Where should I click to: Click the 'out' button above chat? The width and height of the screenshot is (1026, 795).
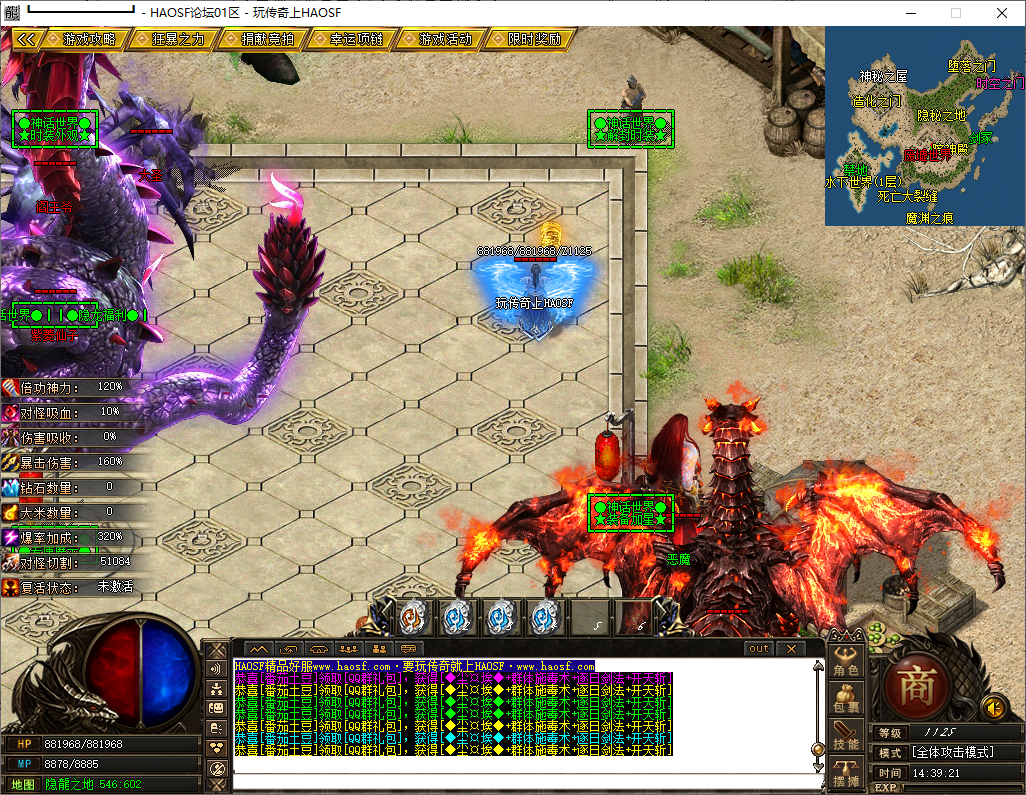[x=759, y=648]
